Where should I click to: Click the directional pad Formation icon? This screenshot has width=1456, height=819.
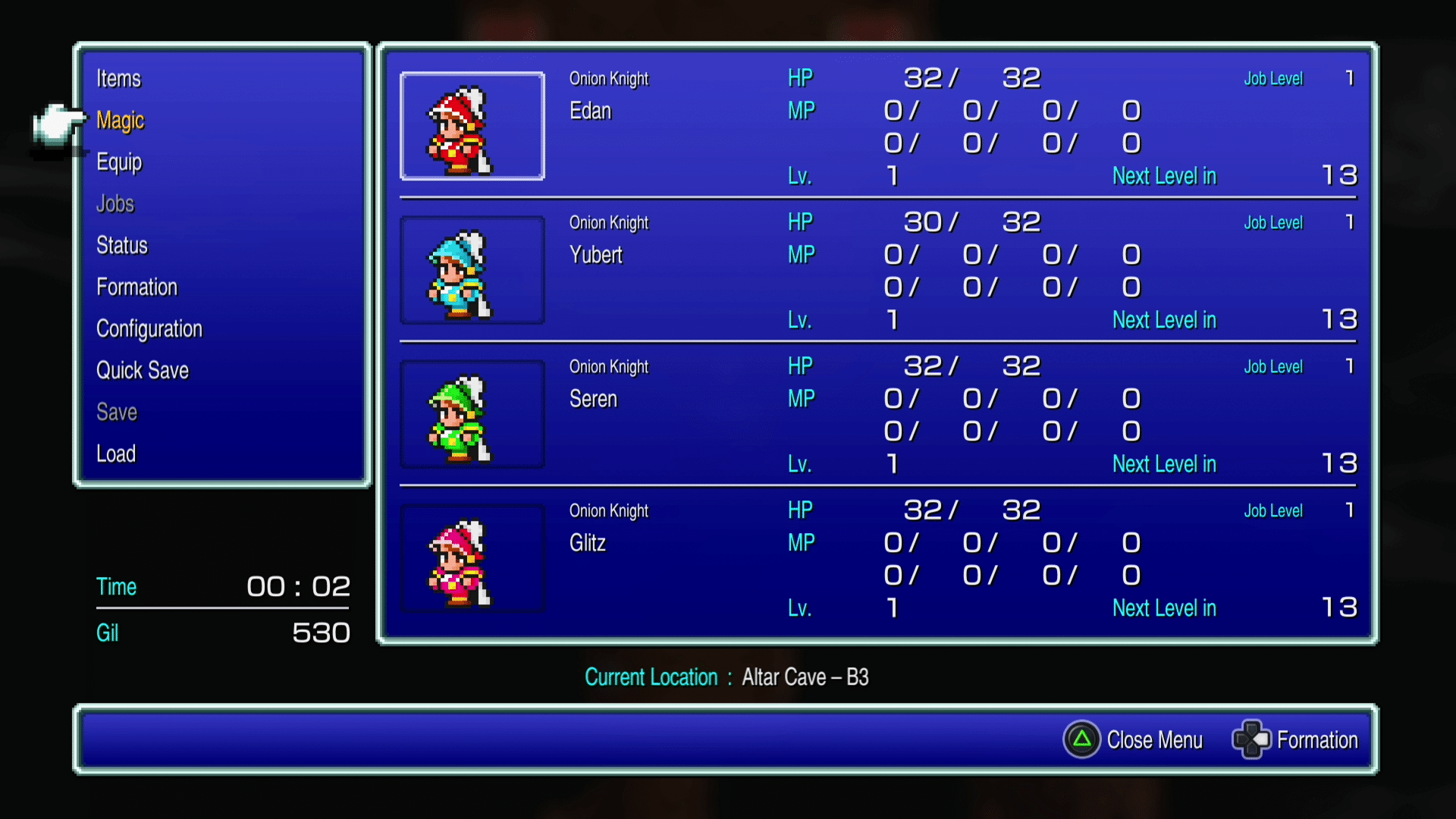1250,739
